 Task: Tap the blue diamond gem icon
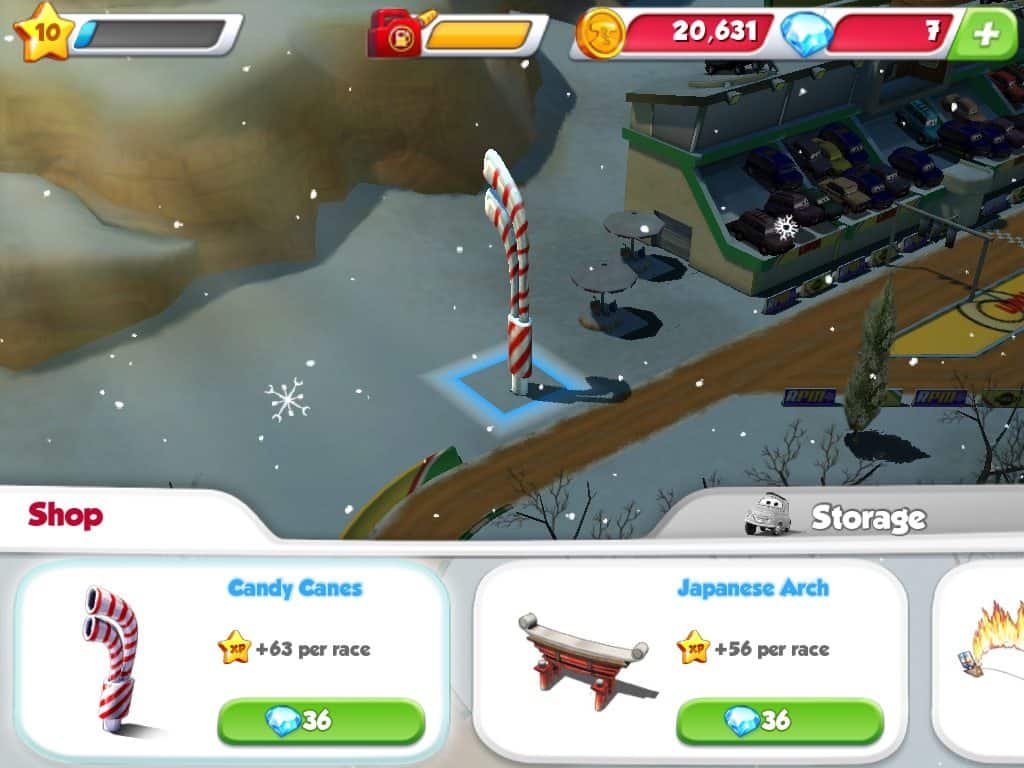click(x=804, y=34)
